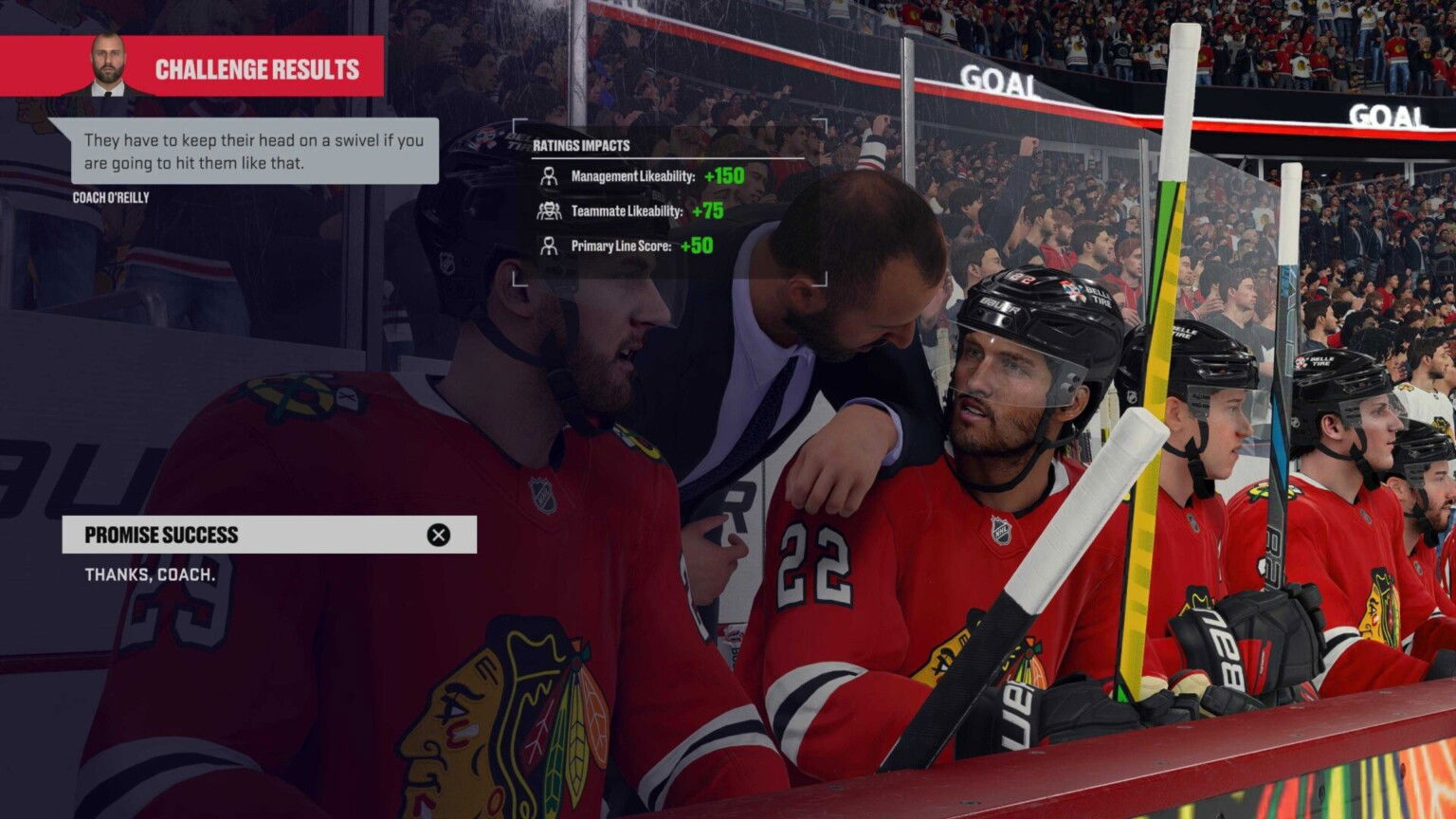
Task: Expand the coach dialogue speech bubble
Action: pyautogui.click(x=254, y=149)
